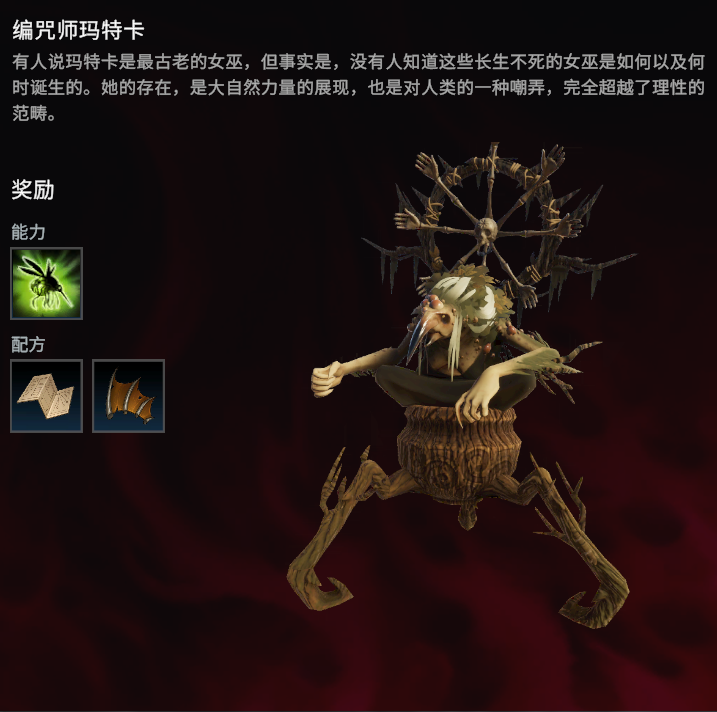Select the green mosquito ability reward icon
Image resolution: width=717 pixels, height=712 pixels.
pyautogui.click(x=46, y=283)
